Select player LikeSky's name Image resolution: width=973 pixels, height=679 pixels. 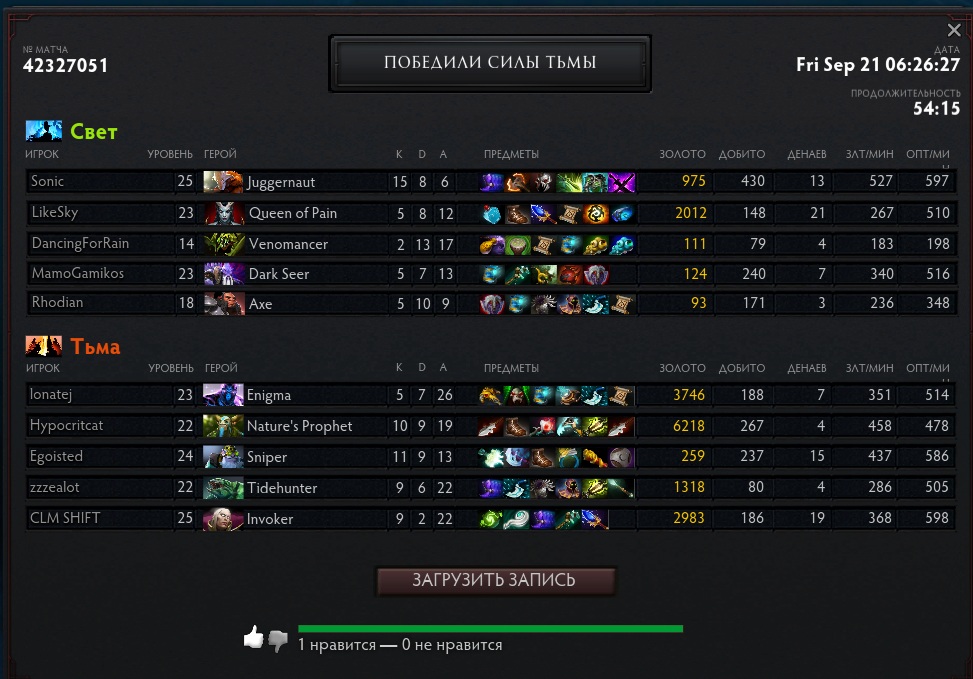tap(54, 213)
